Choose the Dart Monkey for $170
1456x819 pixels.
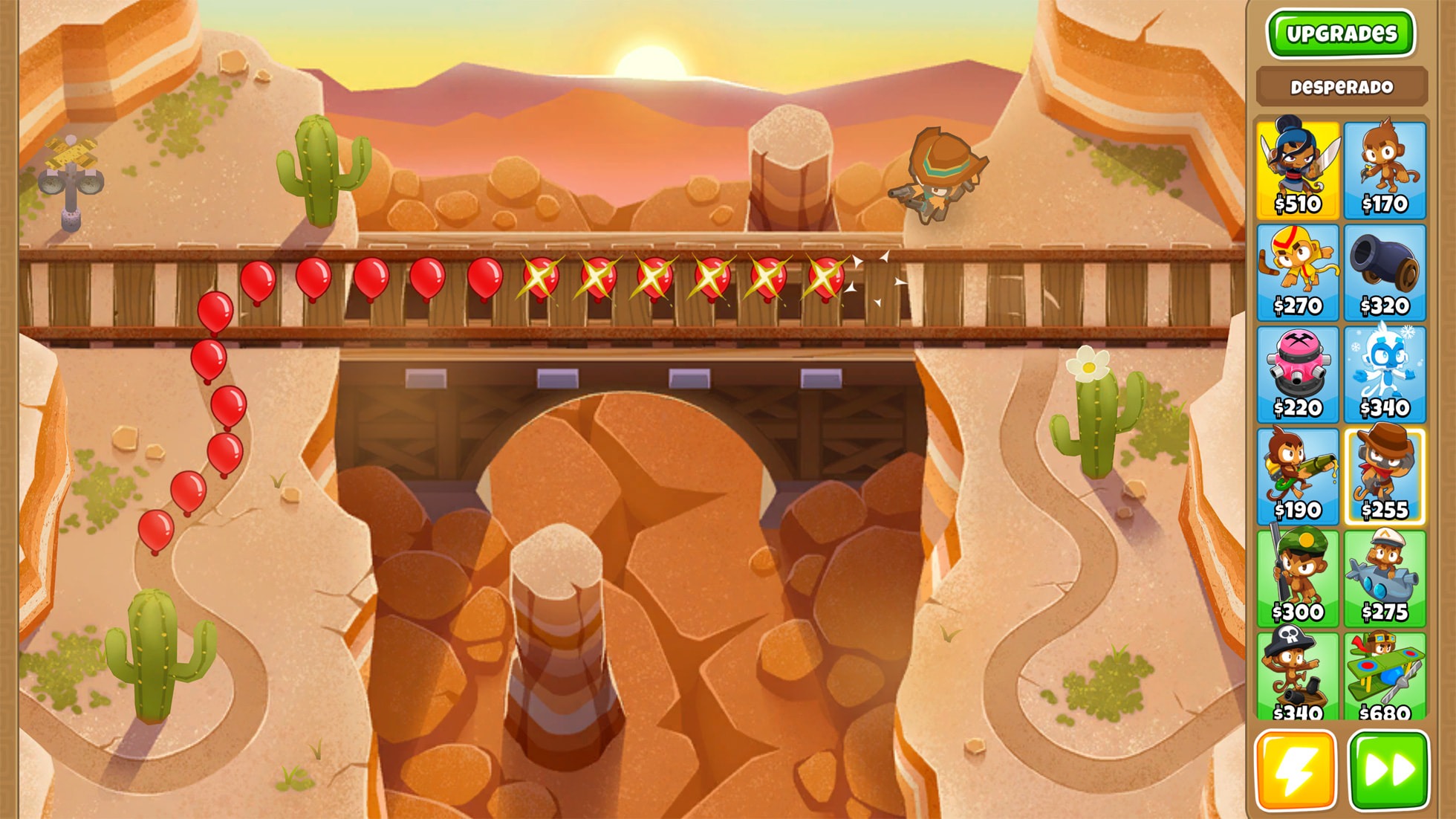(1385, 169)
